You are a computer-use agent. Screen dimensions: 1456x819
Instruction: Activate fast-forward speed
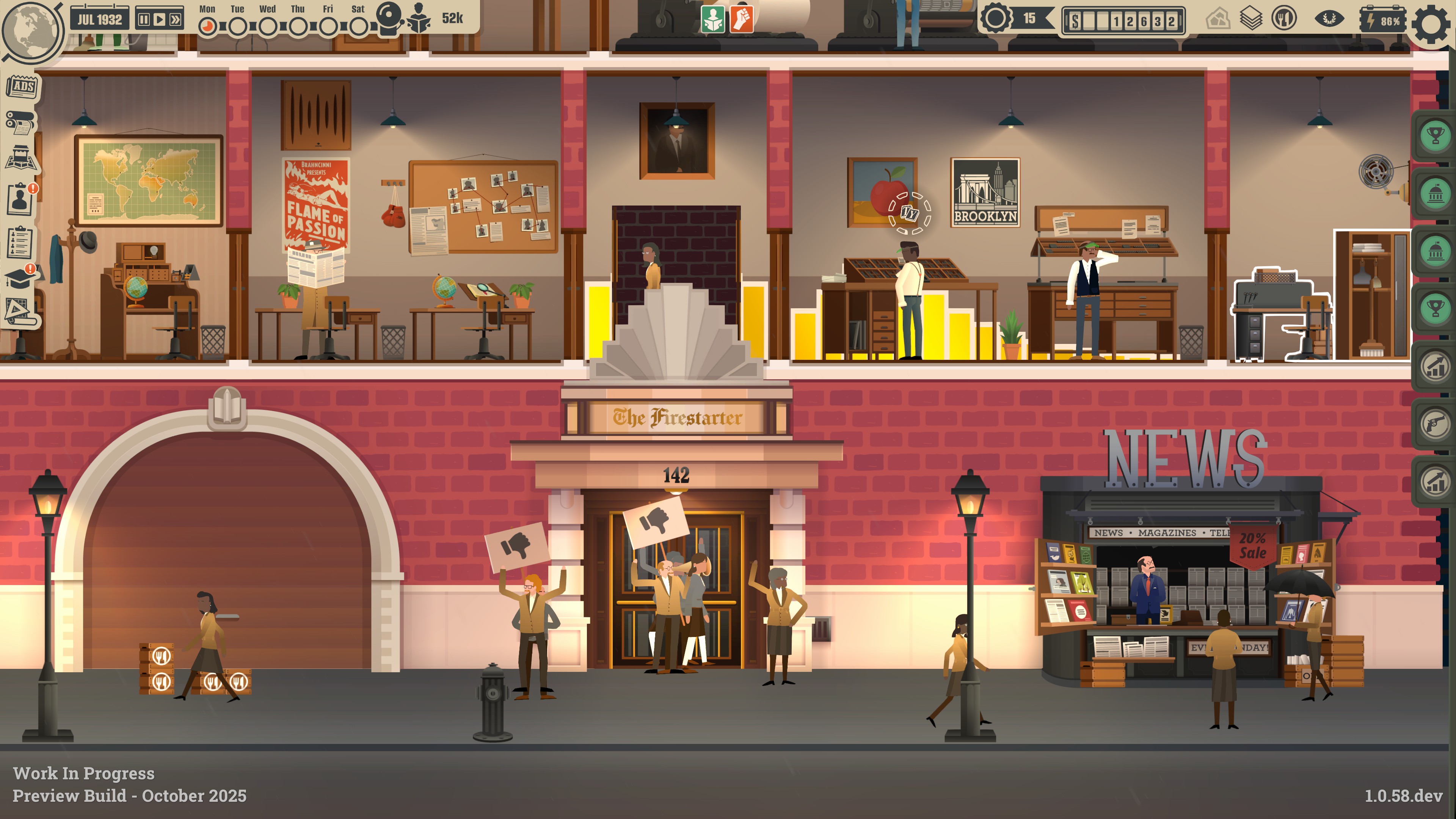coord(176,20)
